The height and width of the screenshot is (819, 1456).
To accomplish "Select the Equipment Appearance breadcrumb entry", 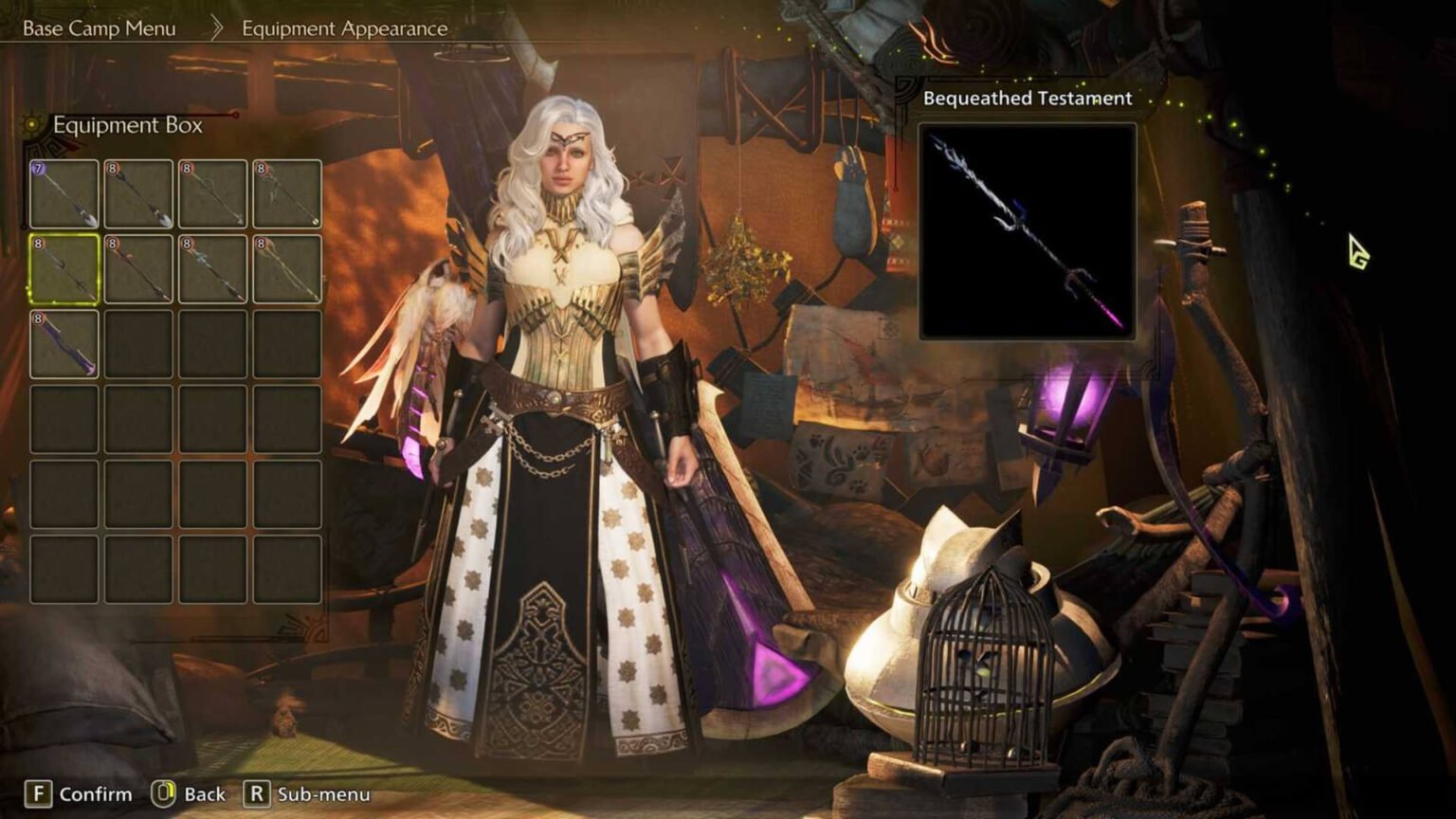I will click(x=343, y=27).
